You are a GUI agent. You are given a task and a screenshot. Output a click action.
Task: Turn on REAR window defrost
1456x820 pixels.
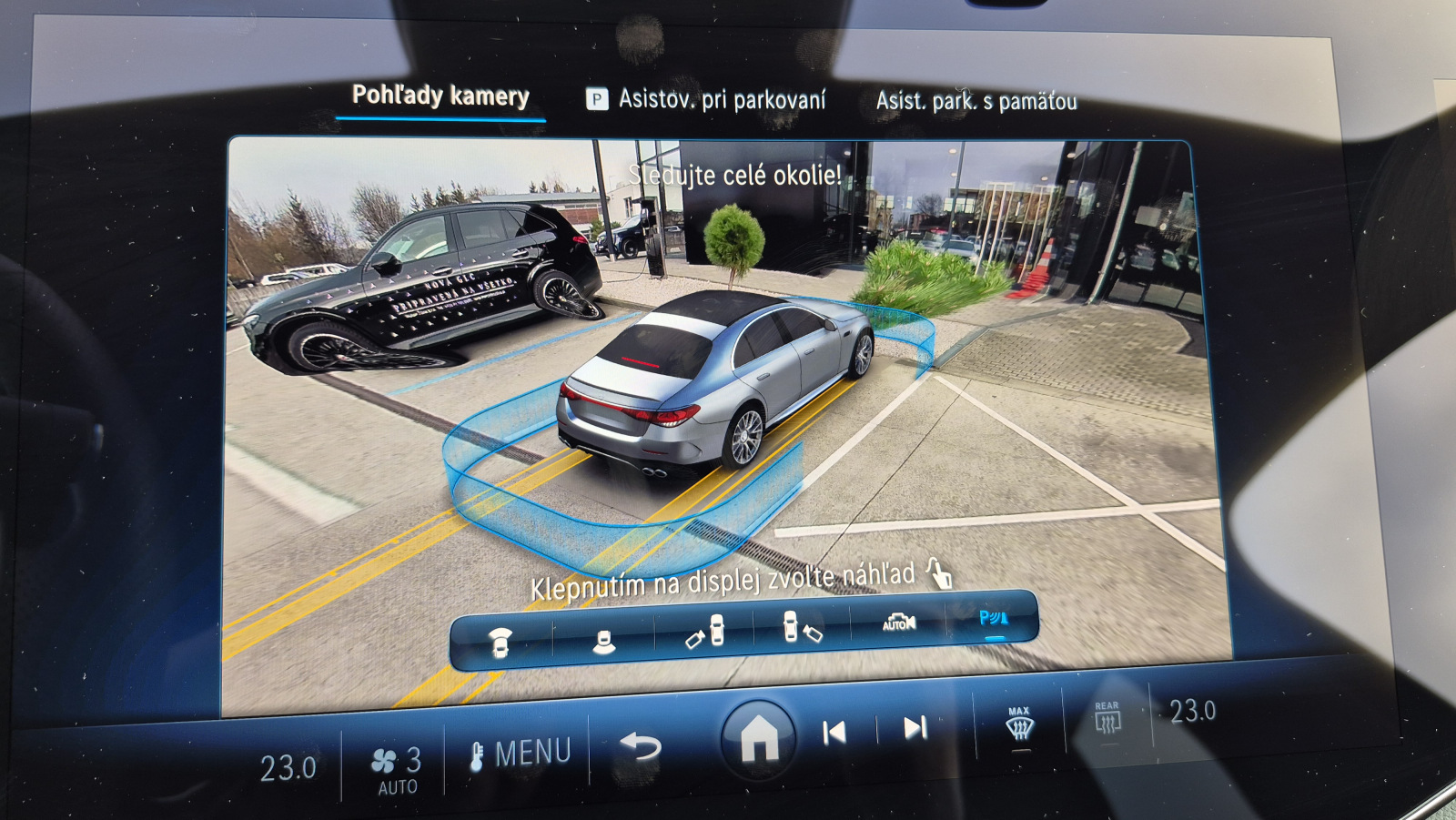[x=1107, y=718]
